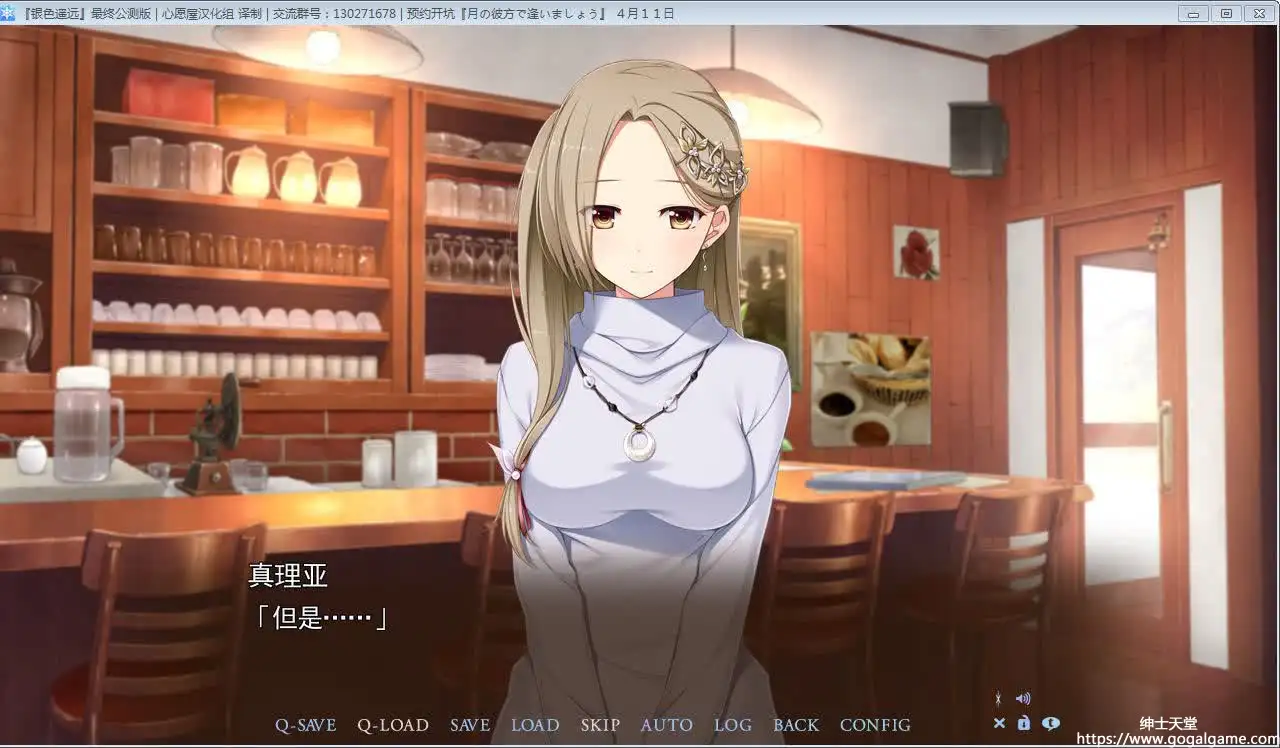1280x748 pixels.
Task: Click BACK to rewind dialogue
Action: (x=796, y=725)
